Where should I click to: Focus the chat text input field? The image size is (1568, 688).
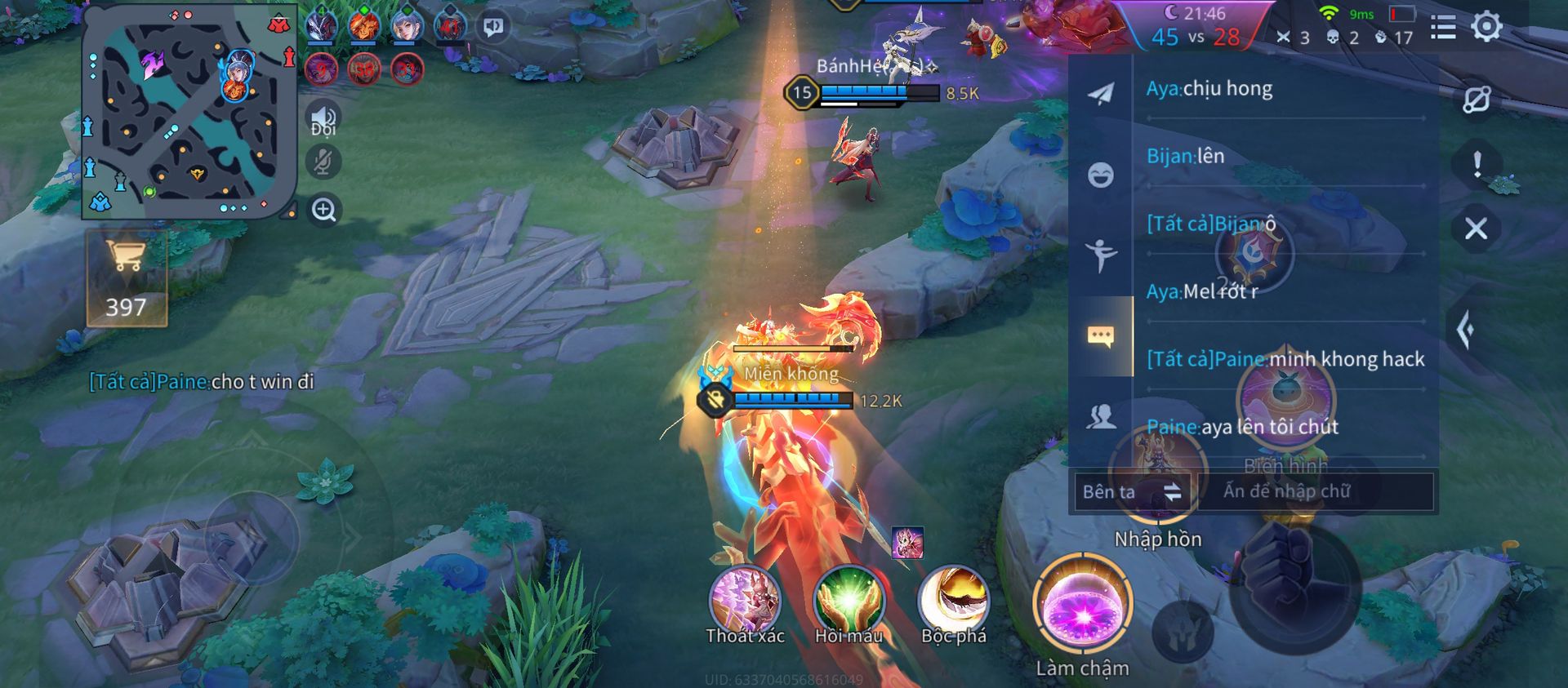pyautogui.click(x=1315, y=491)
